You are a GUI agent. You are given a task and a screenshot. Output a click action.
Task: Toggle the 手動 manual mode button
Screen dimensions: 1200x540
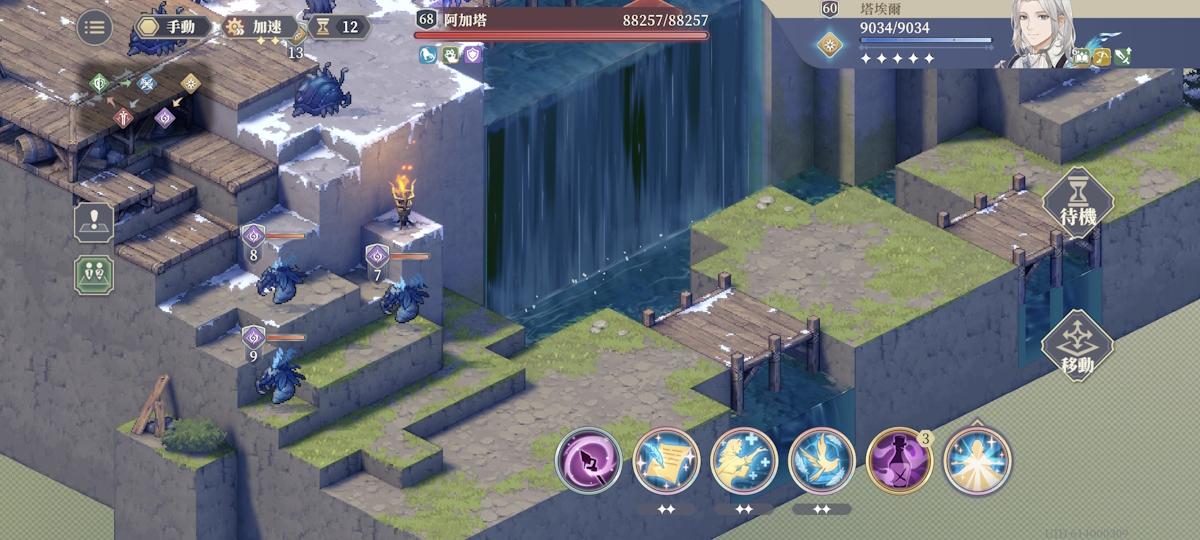tap(173, 27)
